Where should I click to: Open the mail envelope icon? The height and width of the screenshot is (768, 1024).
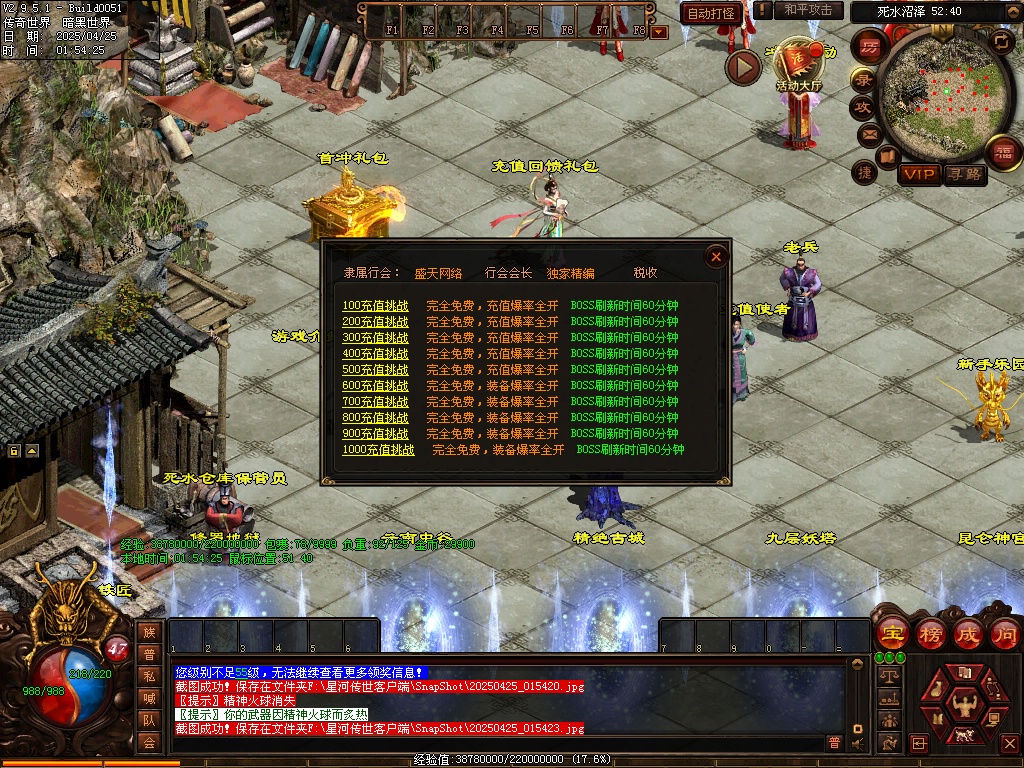point(868,134)
